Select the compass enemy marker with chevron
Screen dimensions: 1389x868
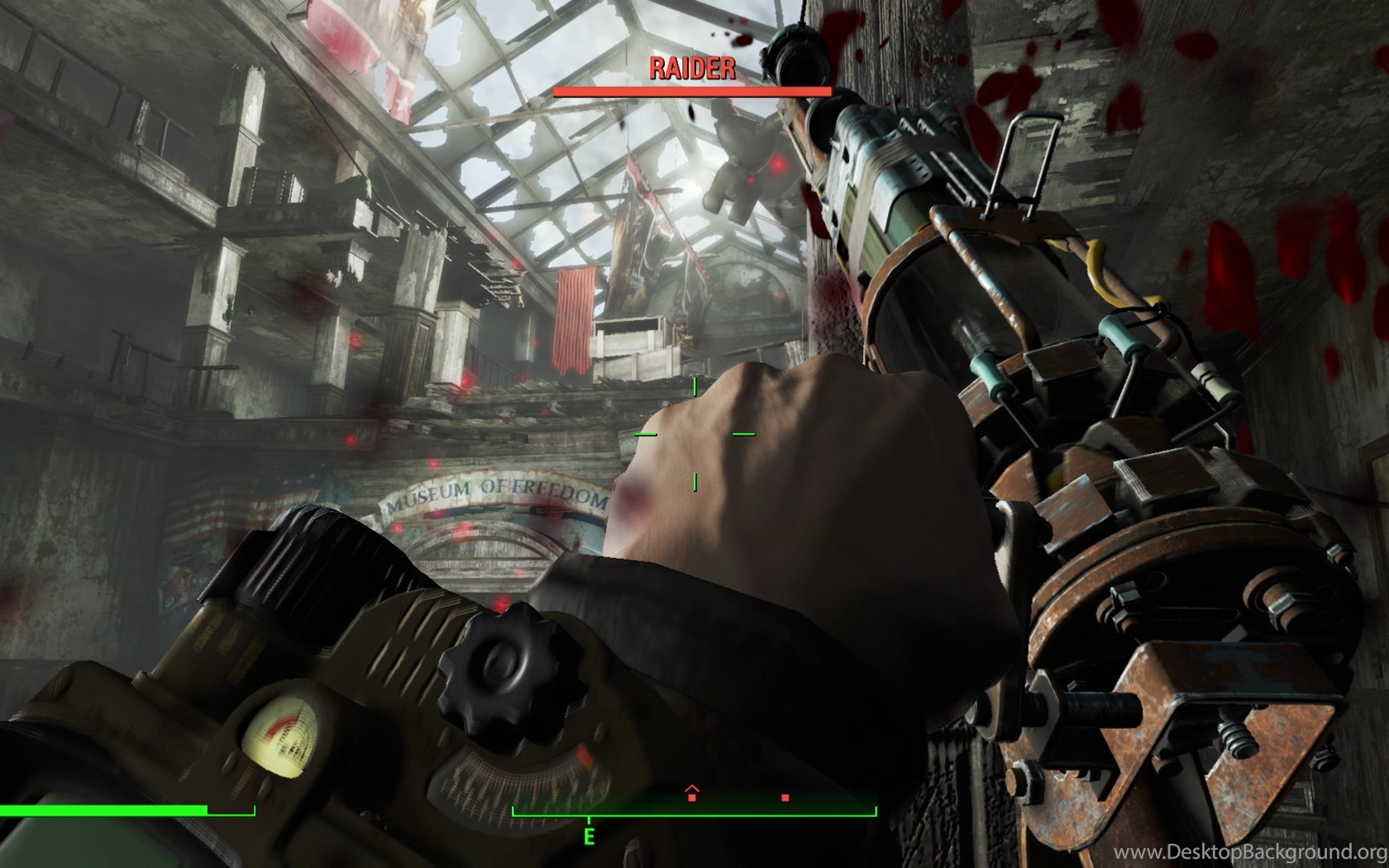pyautogui.click(x=692, y=794)
